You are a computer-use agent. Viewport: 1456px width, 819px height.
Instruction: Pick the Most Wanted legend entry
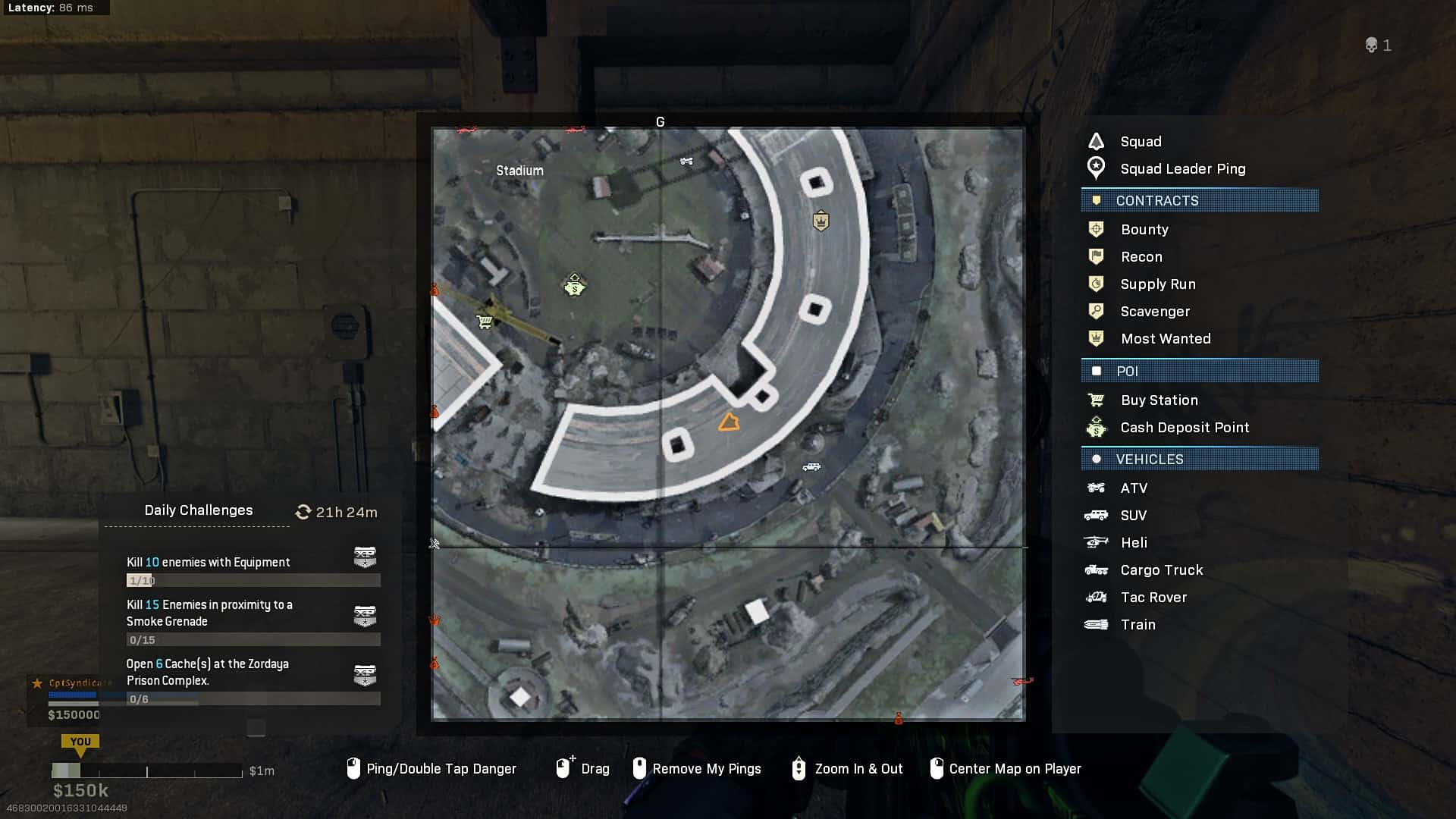pyautogui.click(x=1165, y=339)
